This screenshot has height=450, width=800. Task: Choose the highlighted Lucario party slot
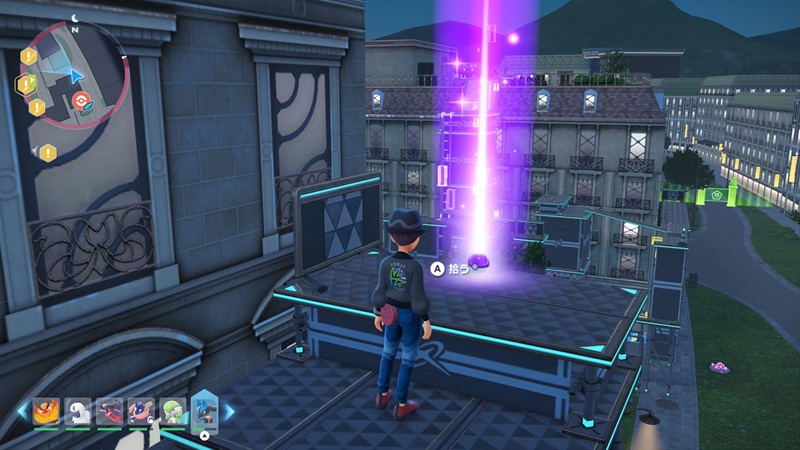[x=204, y=410]
